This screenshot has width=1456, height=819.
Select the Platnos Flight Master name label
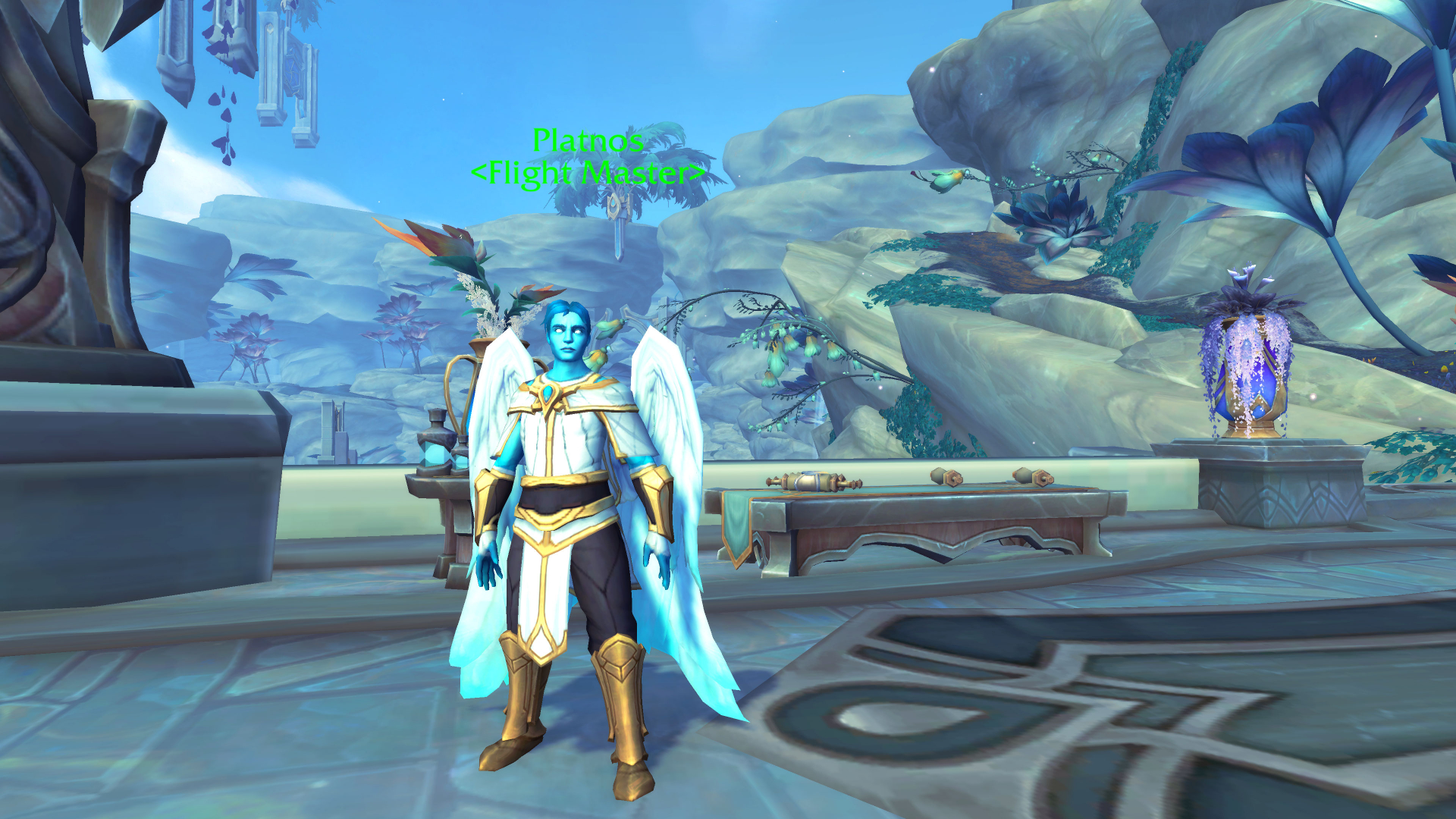coord(588,157)
